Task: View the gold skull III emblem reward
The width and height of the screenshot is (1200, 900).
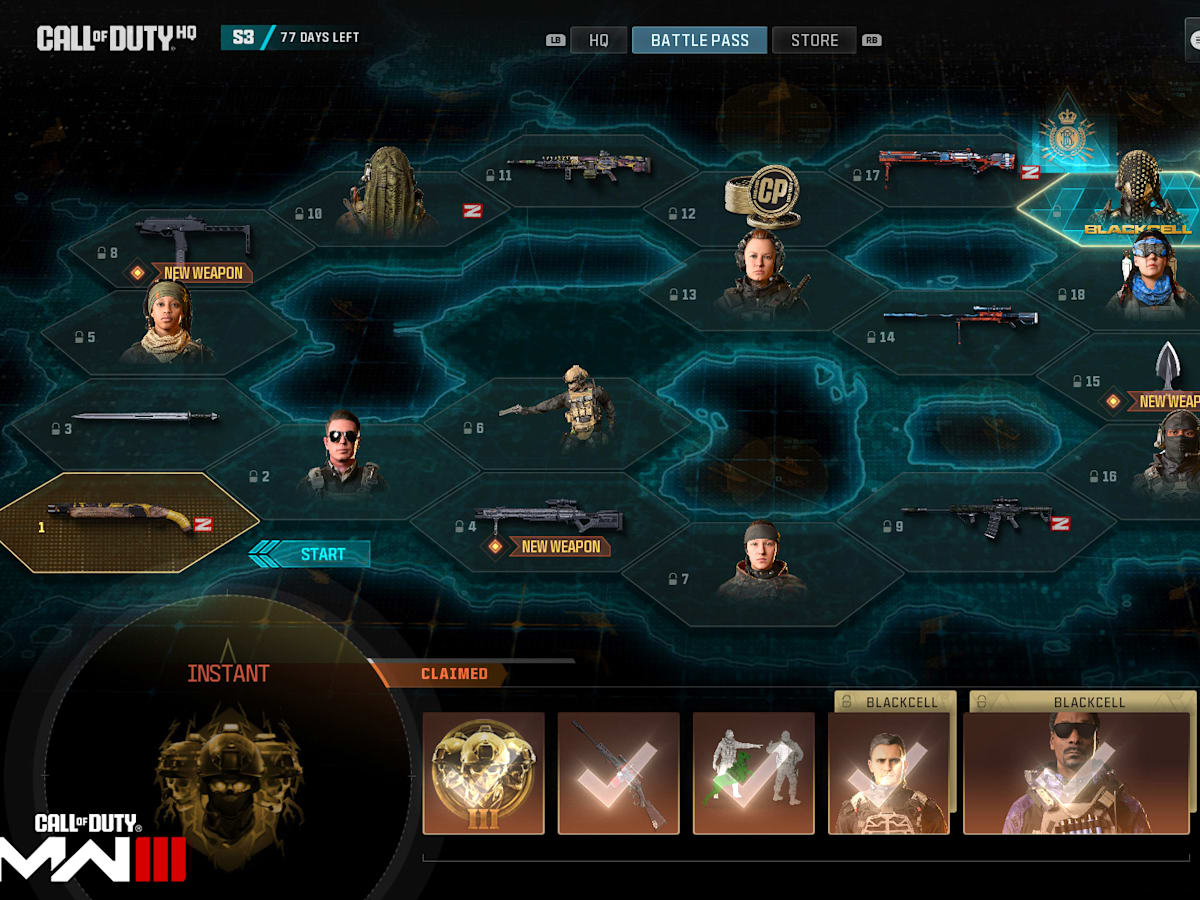Action: (x=484, y=773)
